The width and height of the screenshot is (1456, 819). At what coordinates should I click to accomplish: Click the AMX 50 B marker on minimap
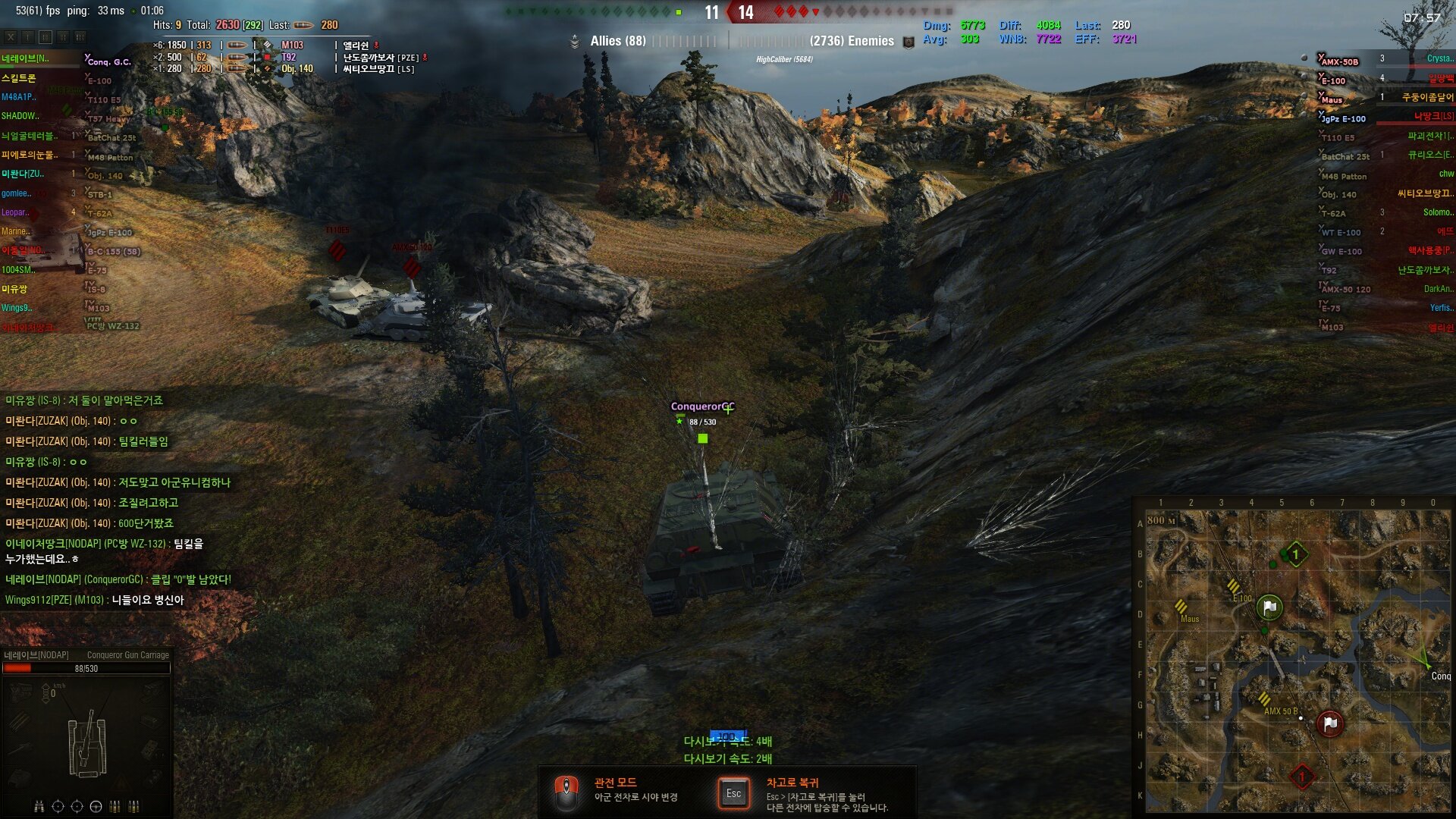(1265, 699)
